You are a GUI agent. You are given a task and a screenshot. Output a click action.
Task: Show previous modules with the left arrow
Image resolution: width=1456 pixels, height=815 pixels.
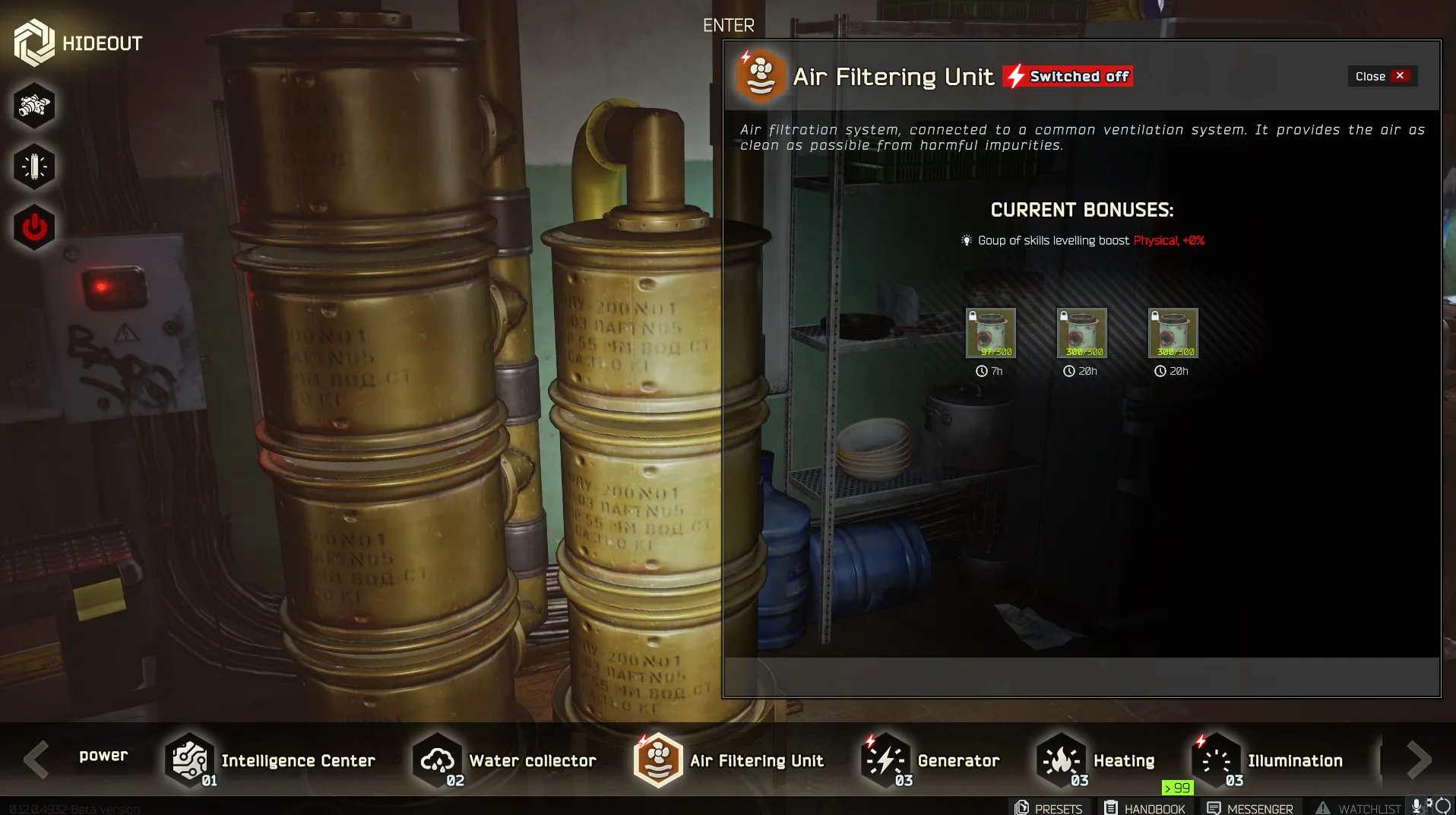[36, 760]
